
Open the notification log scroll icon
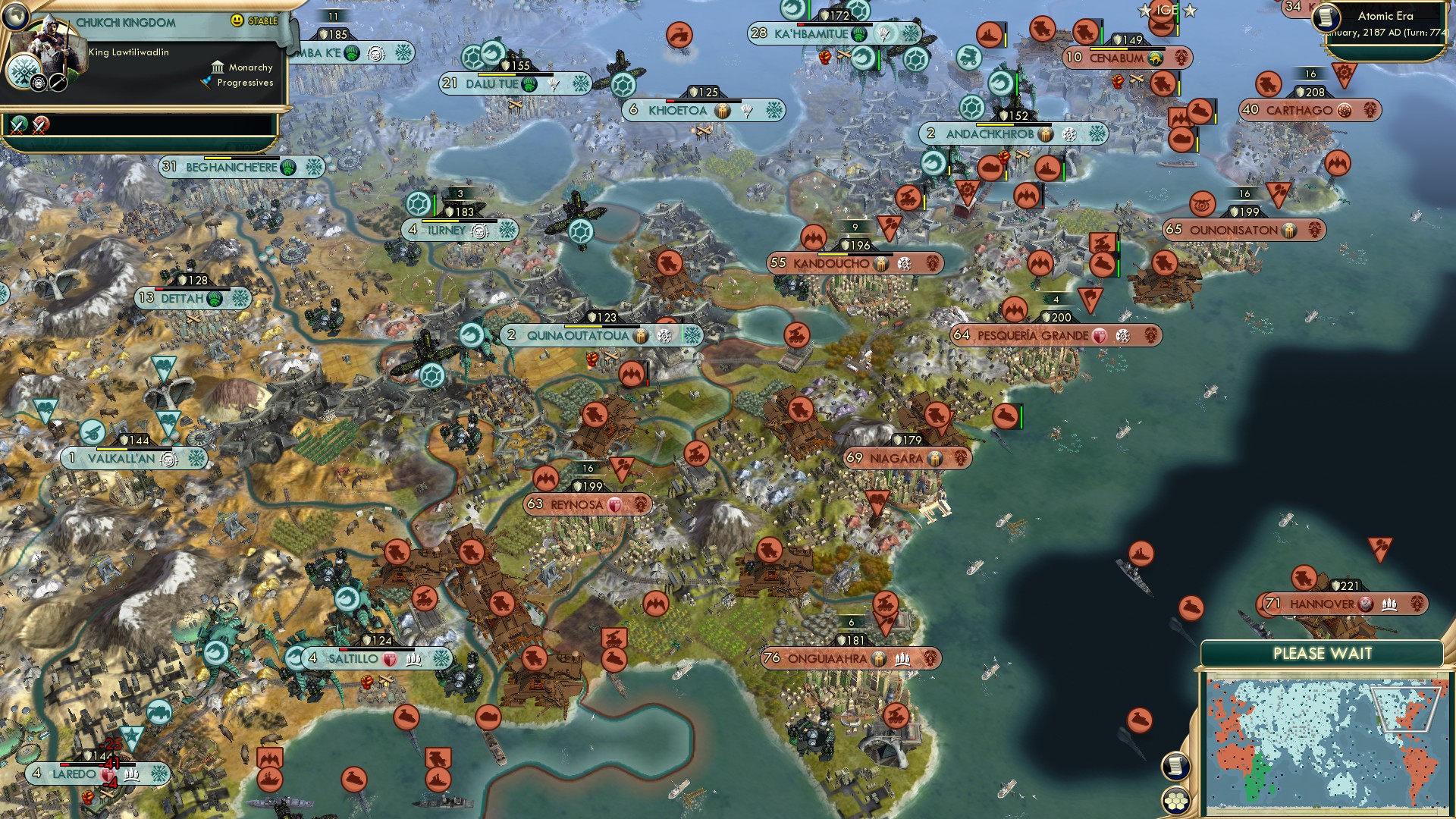tap(1175, 767)
